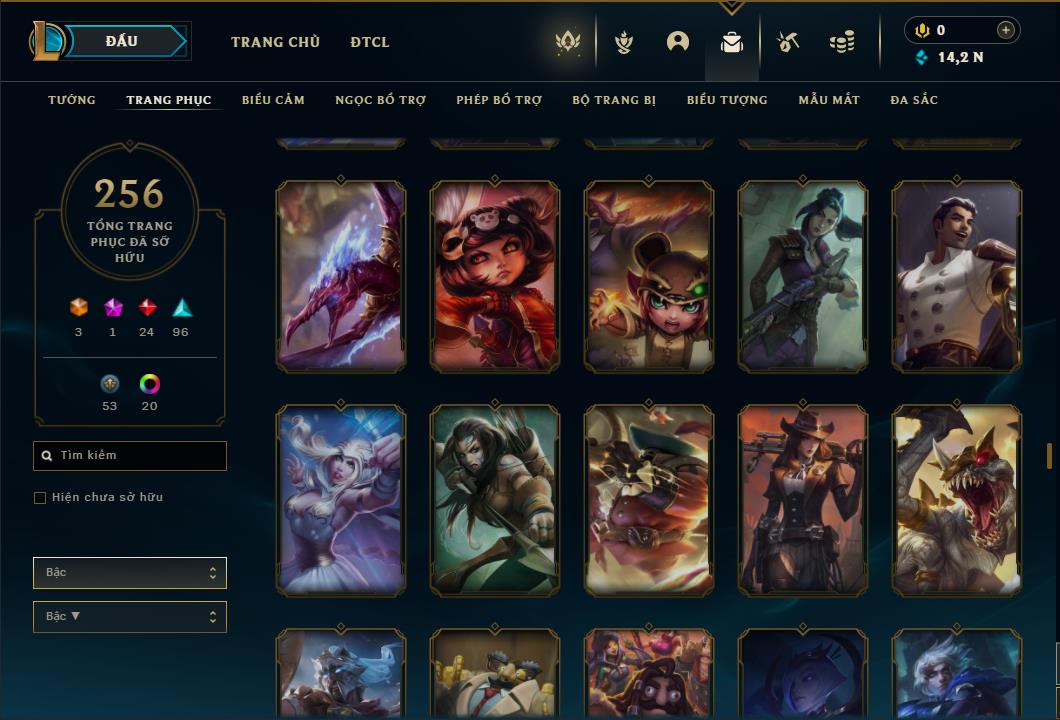Viewport: 1060px width, 720px height.
Task: Select the MẪU MẮT tab
Action: 829,100
